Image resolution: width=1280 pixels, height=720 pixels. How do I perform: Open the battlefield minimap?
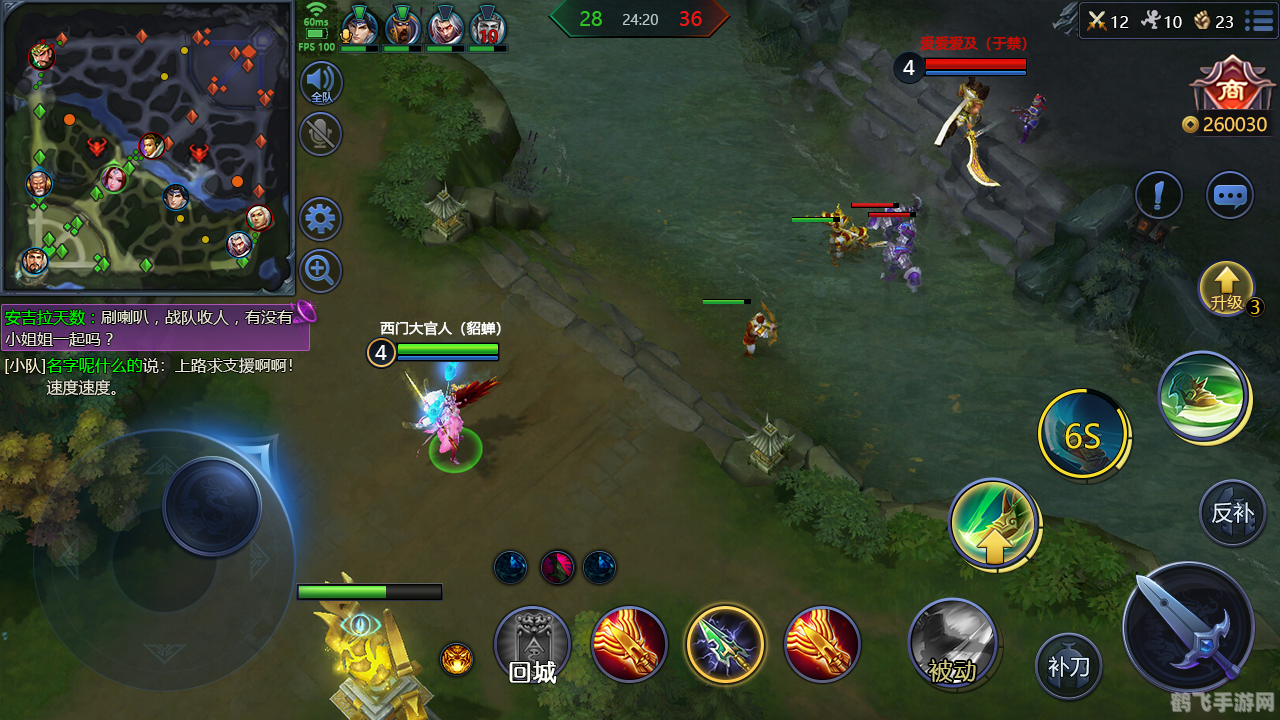pos(148,146)
